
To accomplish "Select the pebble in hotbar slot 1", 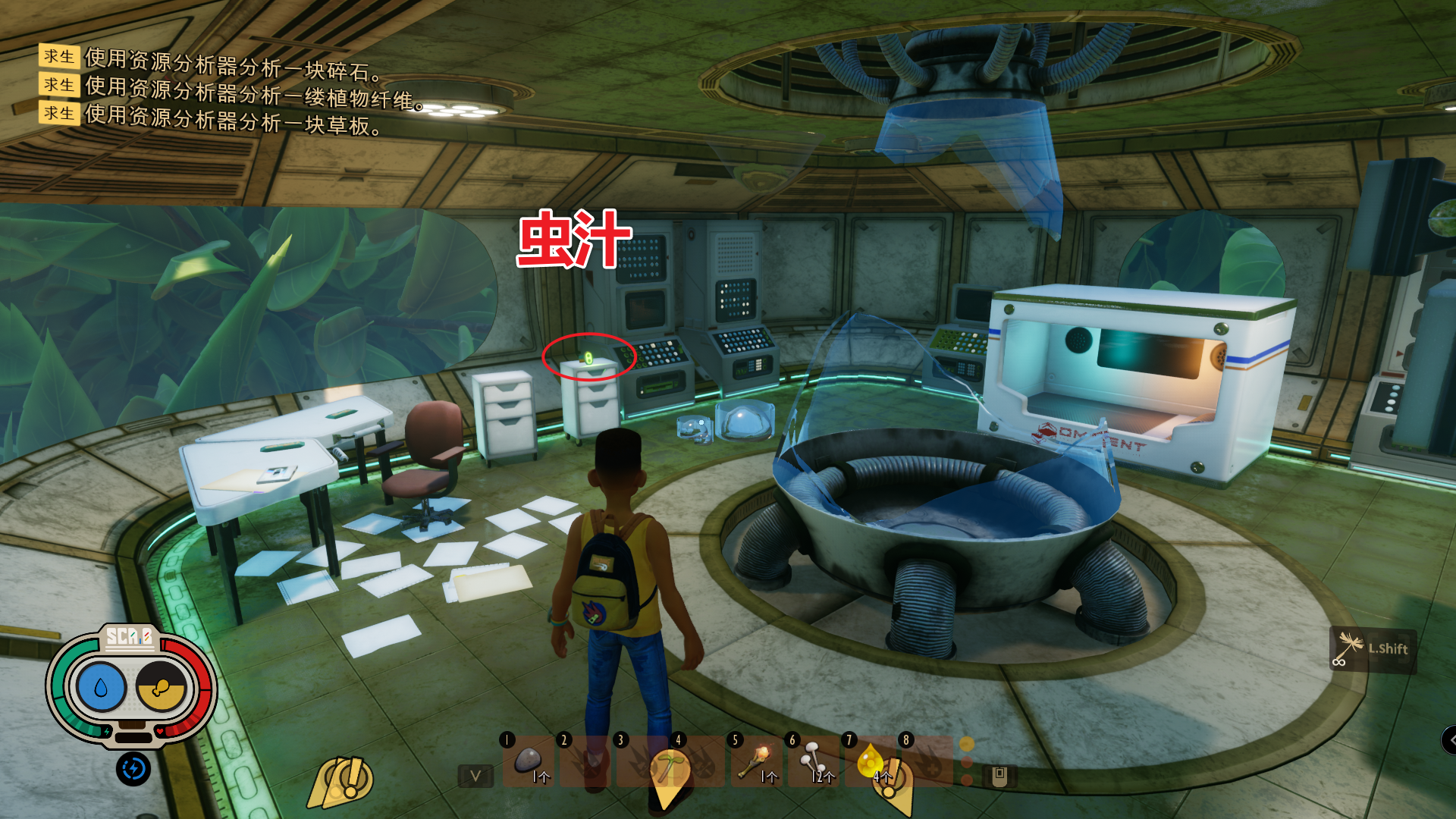I will pos(528,761).
